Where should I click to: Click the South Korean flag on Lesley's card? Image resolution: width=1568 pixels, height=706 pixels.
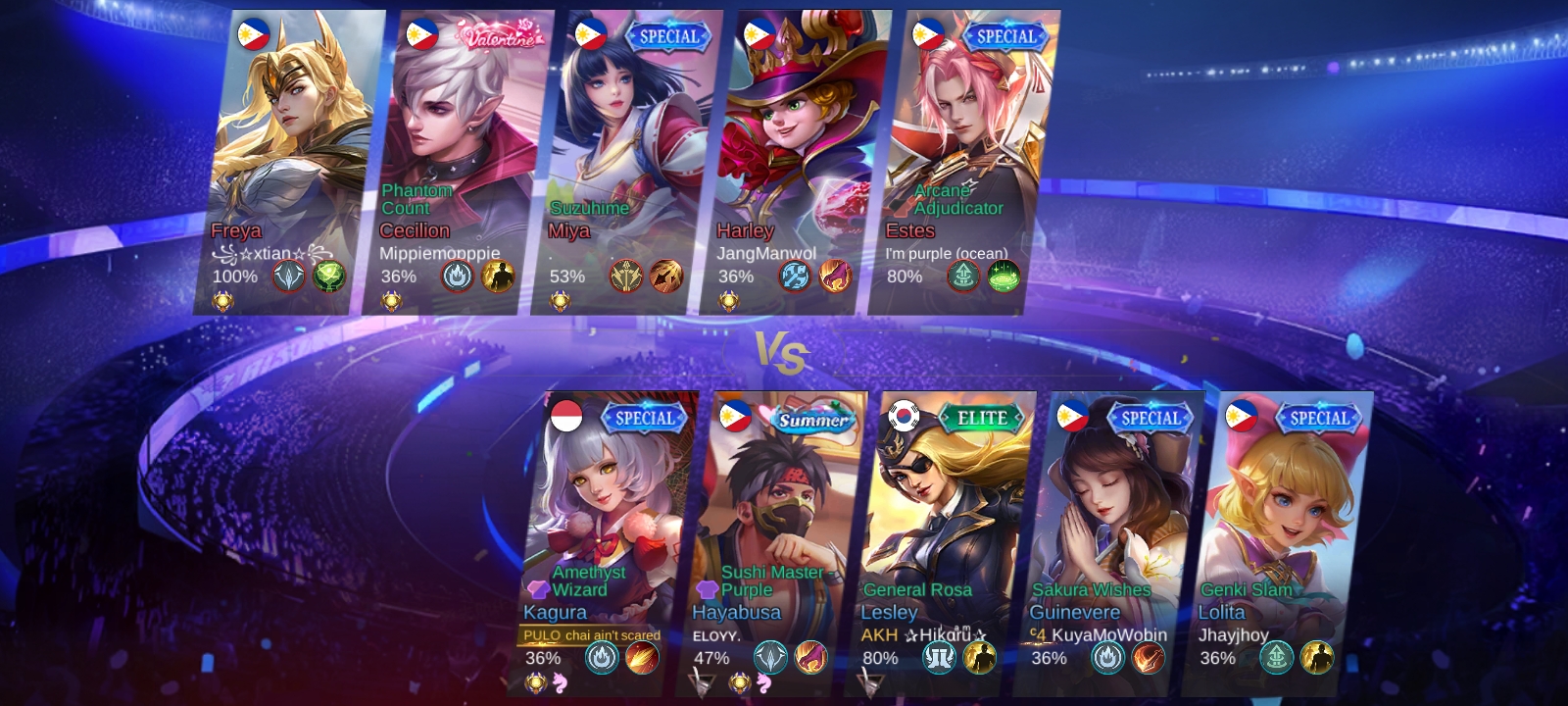tap(904, 416)
